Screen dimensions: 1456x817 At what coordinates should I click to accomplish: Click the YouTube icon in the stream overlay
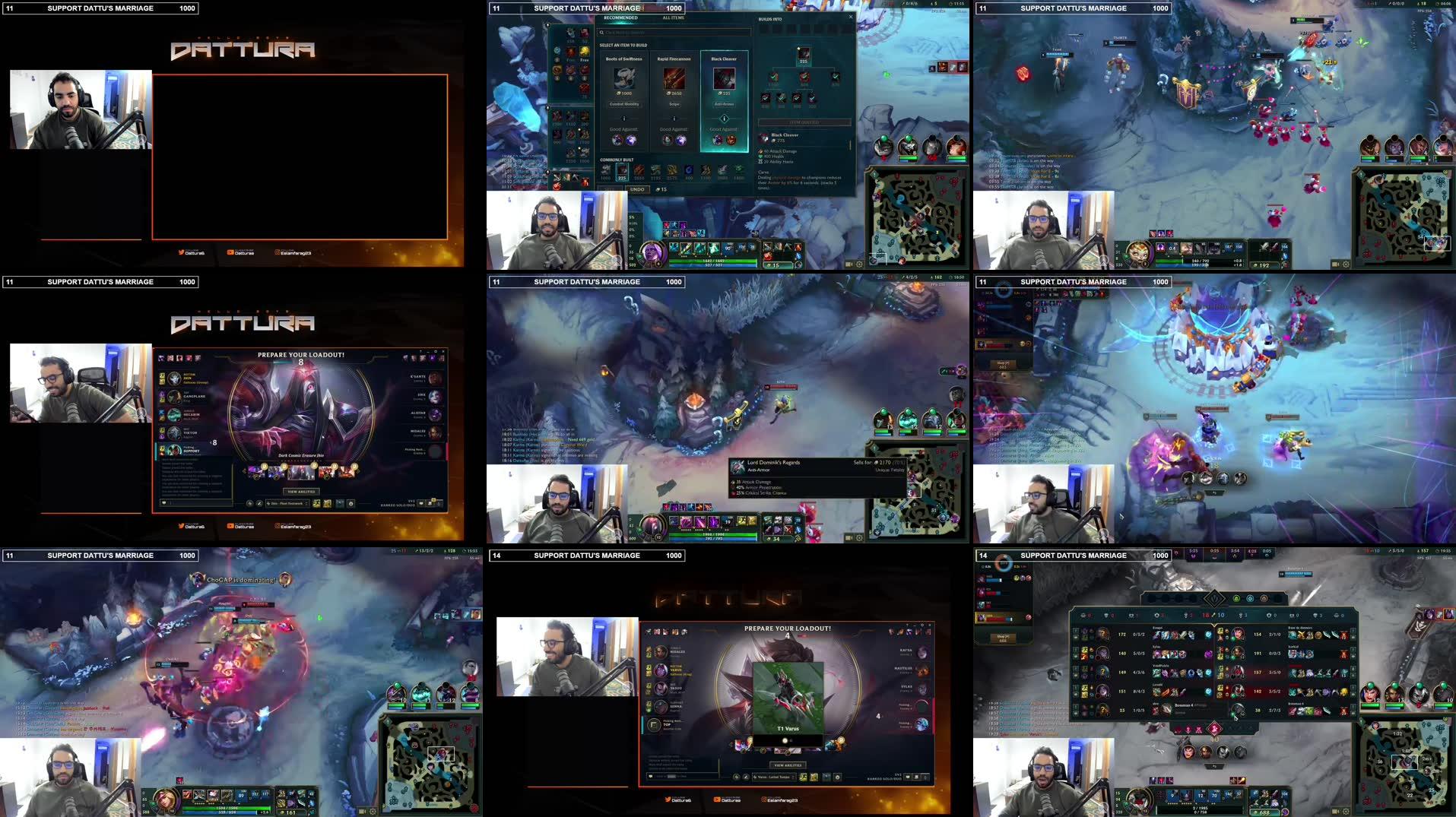coord(230,252)
